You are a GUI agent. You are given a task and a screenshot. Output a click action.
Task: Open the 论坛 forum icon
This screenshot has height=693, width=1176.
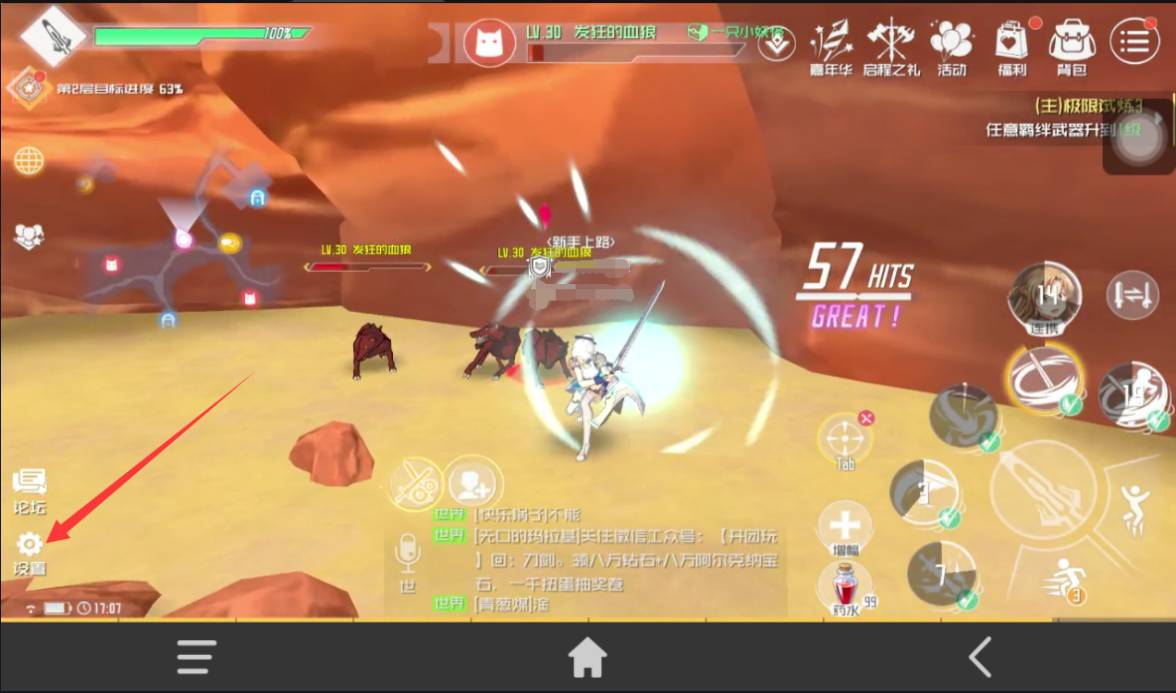29,483
